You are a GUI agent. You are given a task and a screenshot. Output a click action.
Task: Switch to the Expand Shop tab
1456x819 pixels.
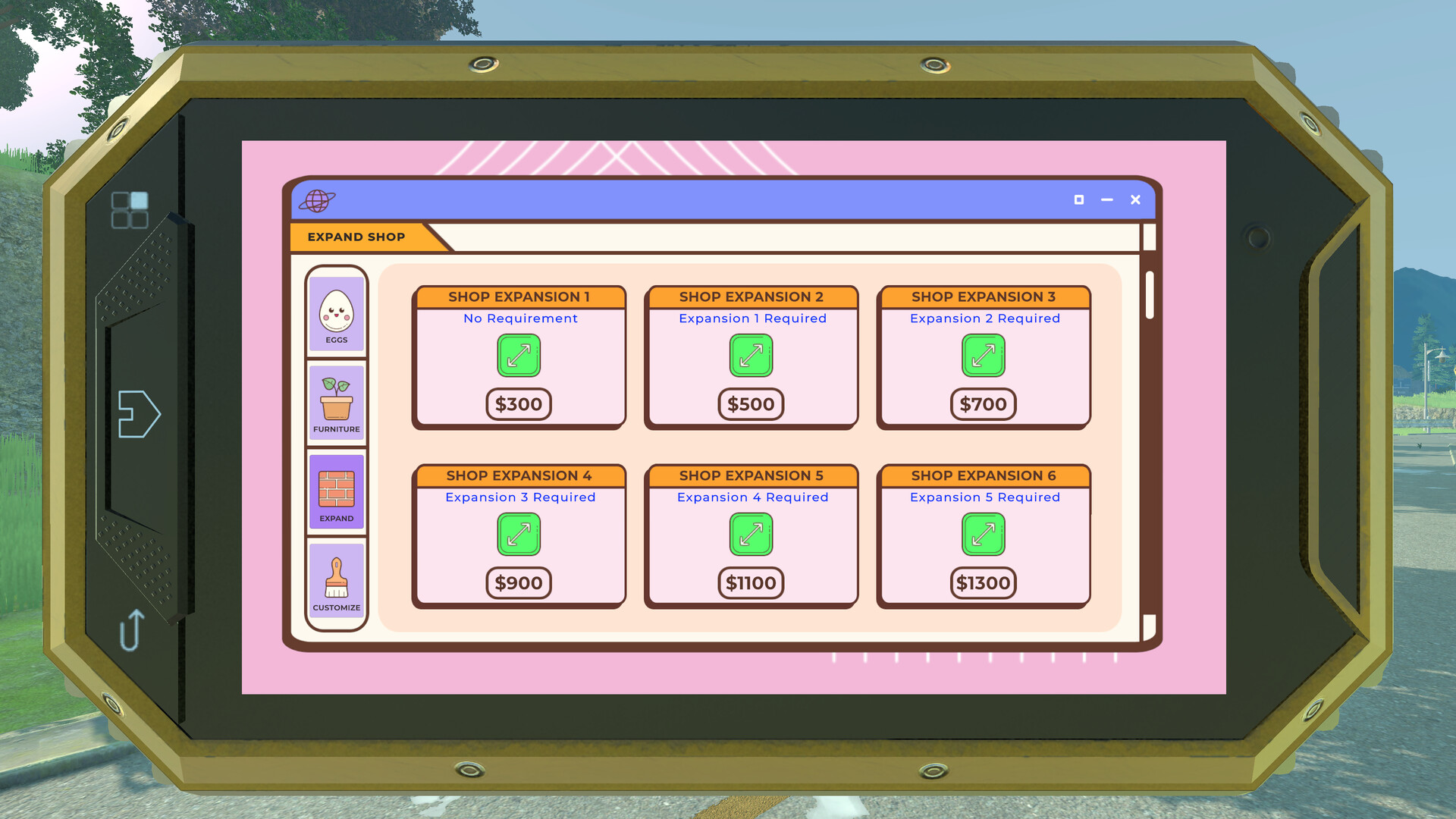pos(355,237)
